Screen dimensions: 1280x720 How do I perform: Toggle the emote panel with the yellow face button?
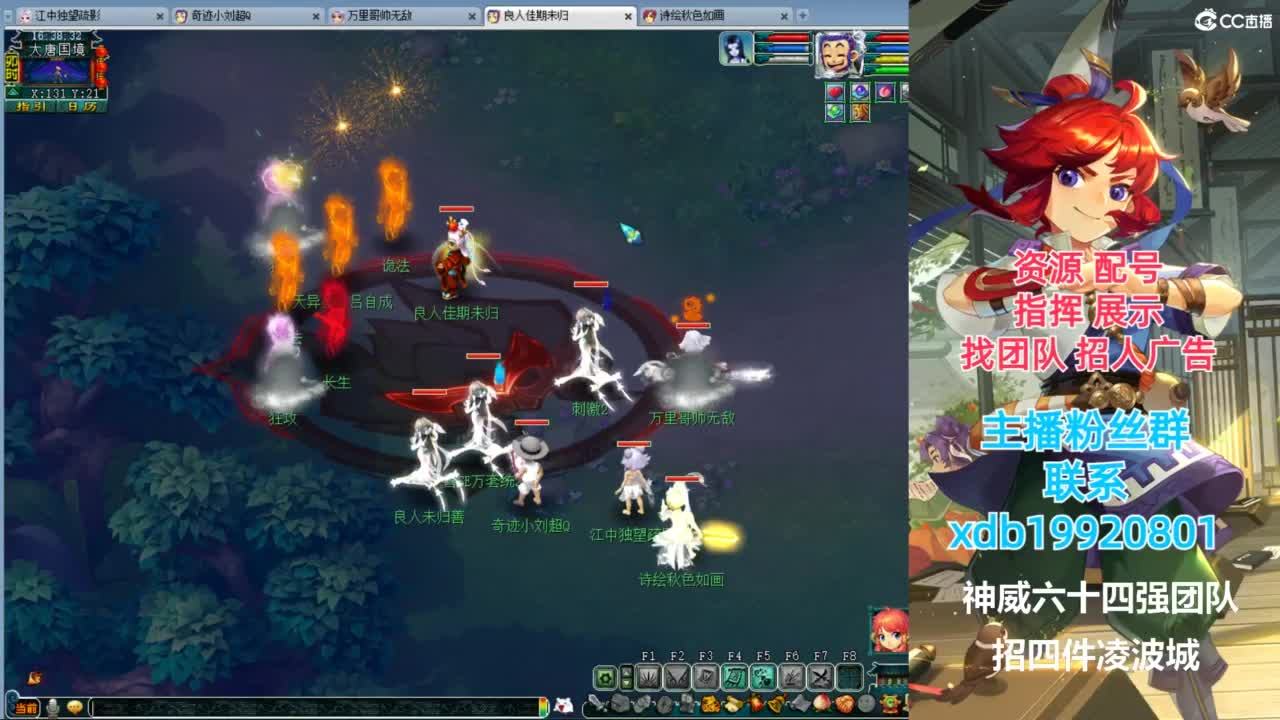tap(76, 706)
